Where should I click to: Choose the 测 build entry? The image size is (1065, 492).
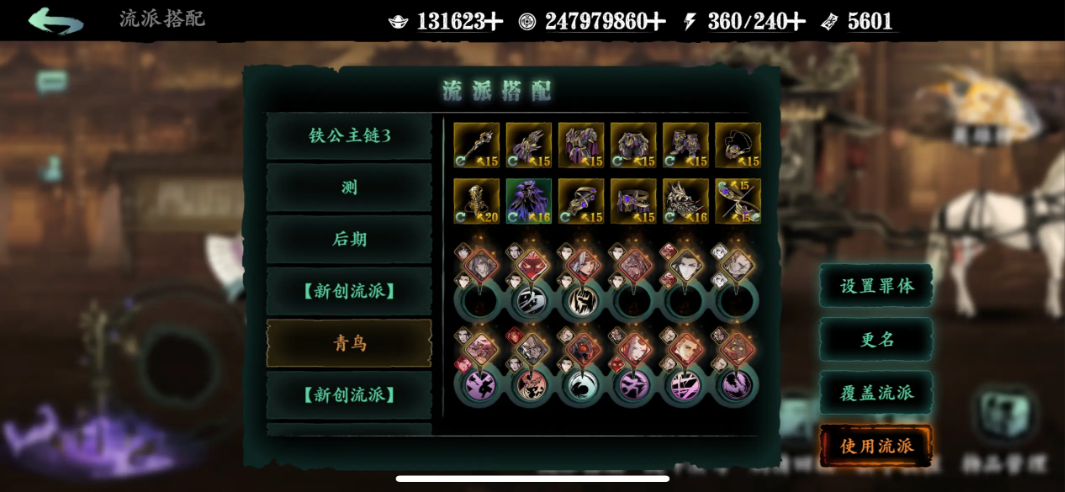click(x=349, y=188)
